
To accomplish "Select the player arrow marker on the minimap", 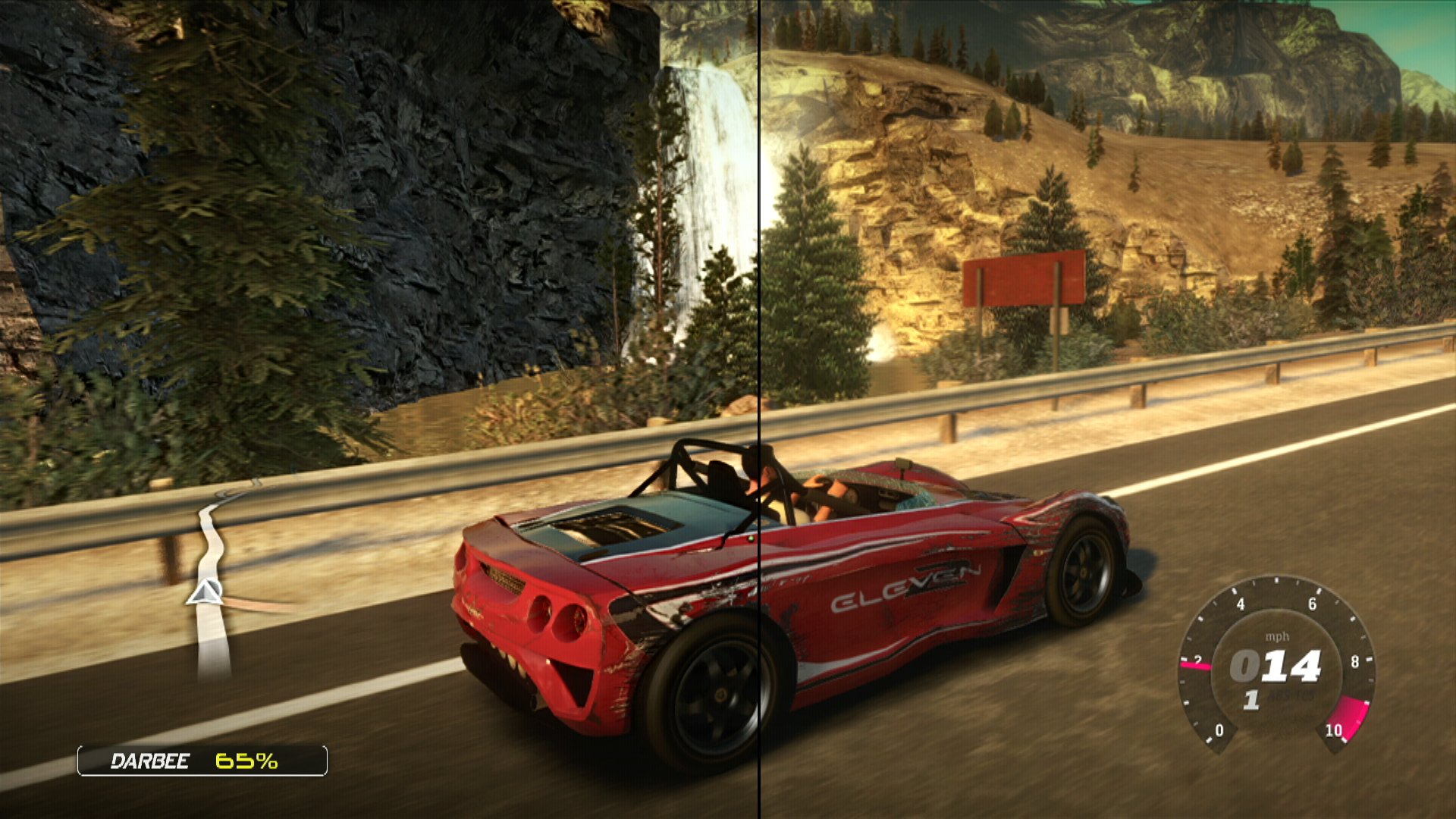I will pyautogui.click(x=204, y=592).
